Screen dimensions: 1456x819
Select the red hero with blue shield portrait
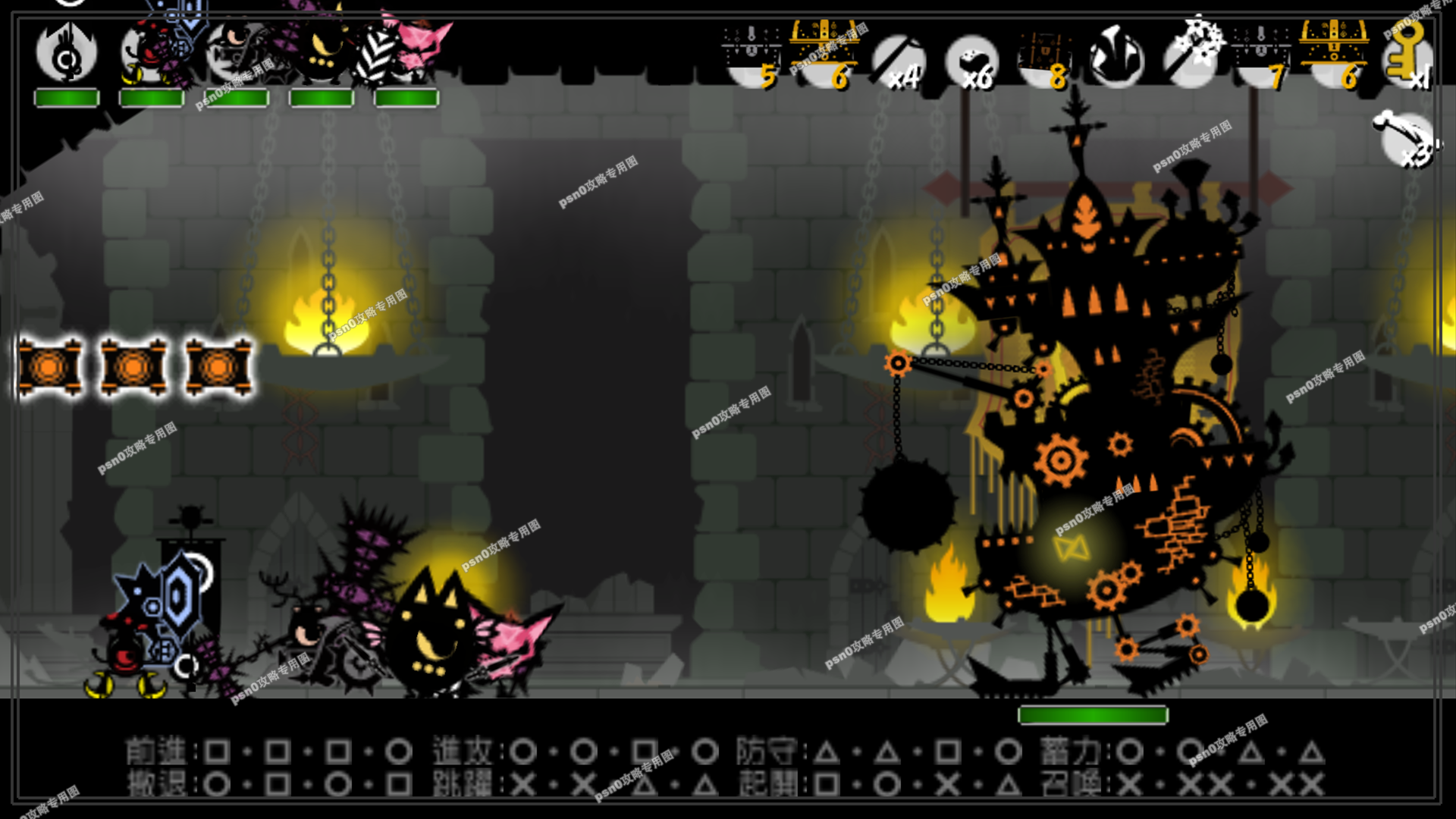(x=152, y=55)
